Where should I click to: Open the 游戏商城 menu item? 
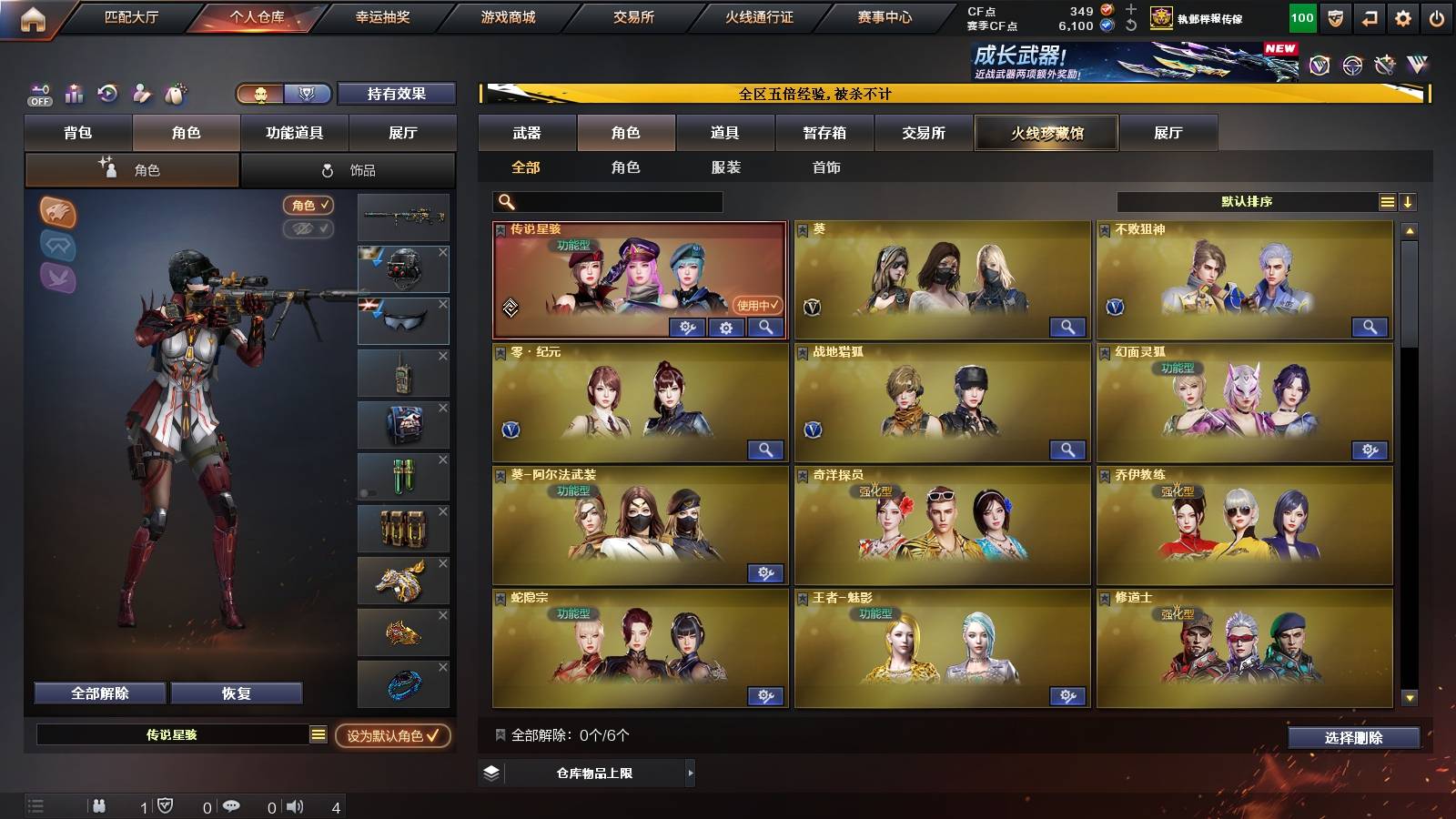coord(508,15)
